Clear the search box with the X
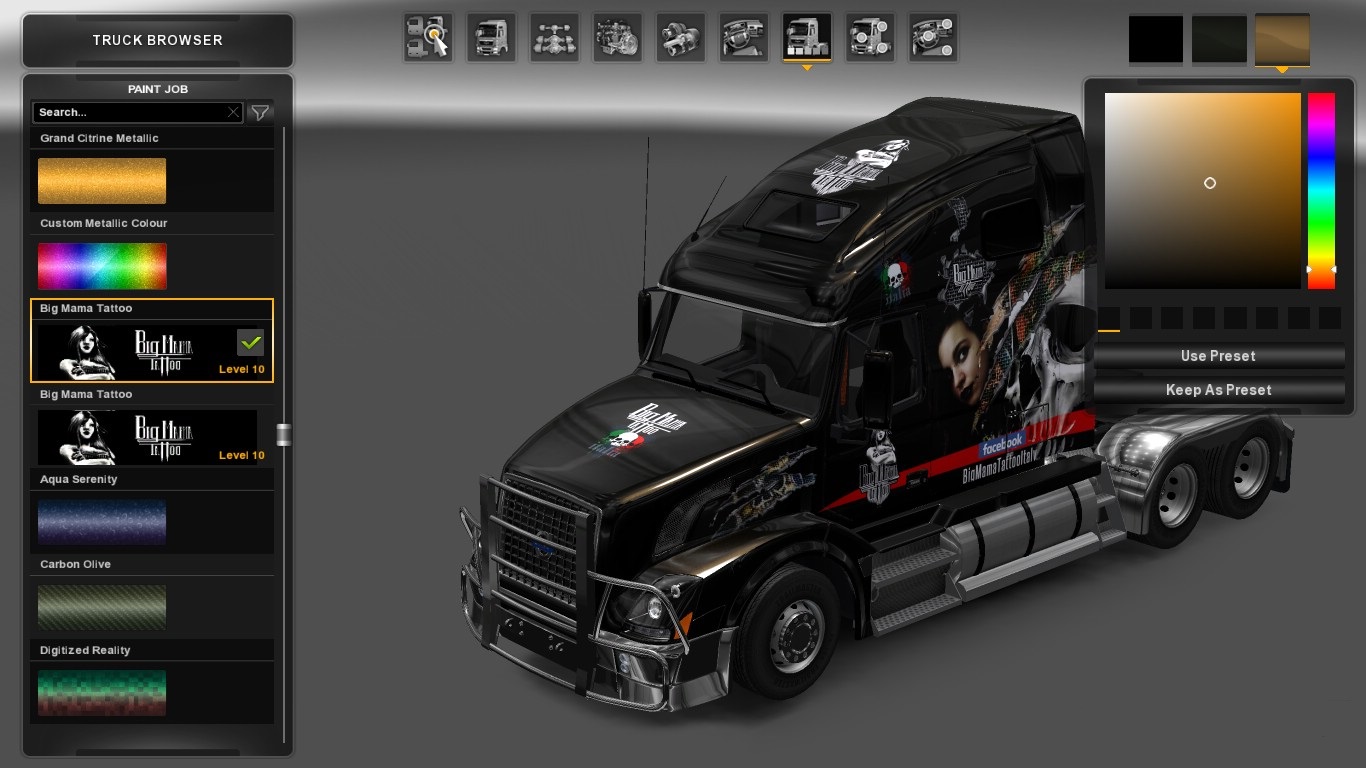Viewport: 1366px width, 768px height. [x=233, y=112]
